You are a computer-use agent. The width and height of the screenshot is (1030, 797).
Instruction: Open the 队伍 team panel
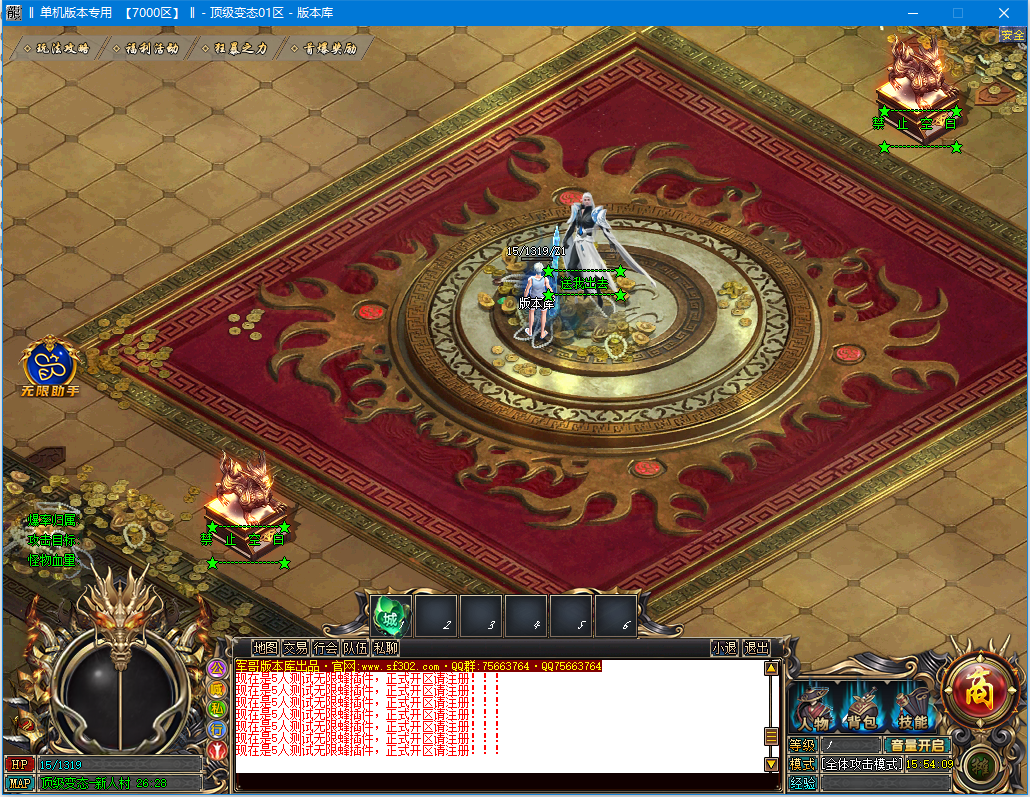point(355,648)
